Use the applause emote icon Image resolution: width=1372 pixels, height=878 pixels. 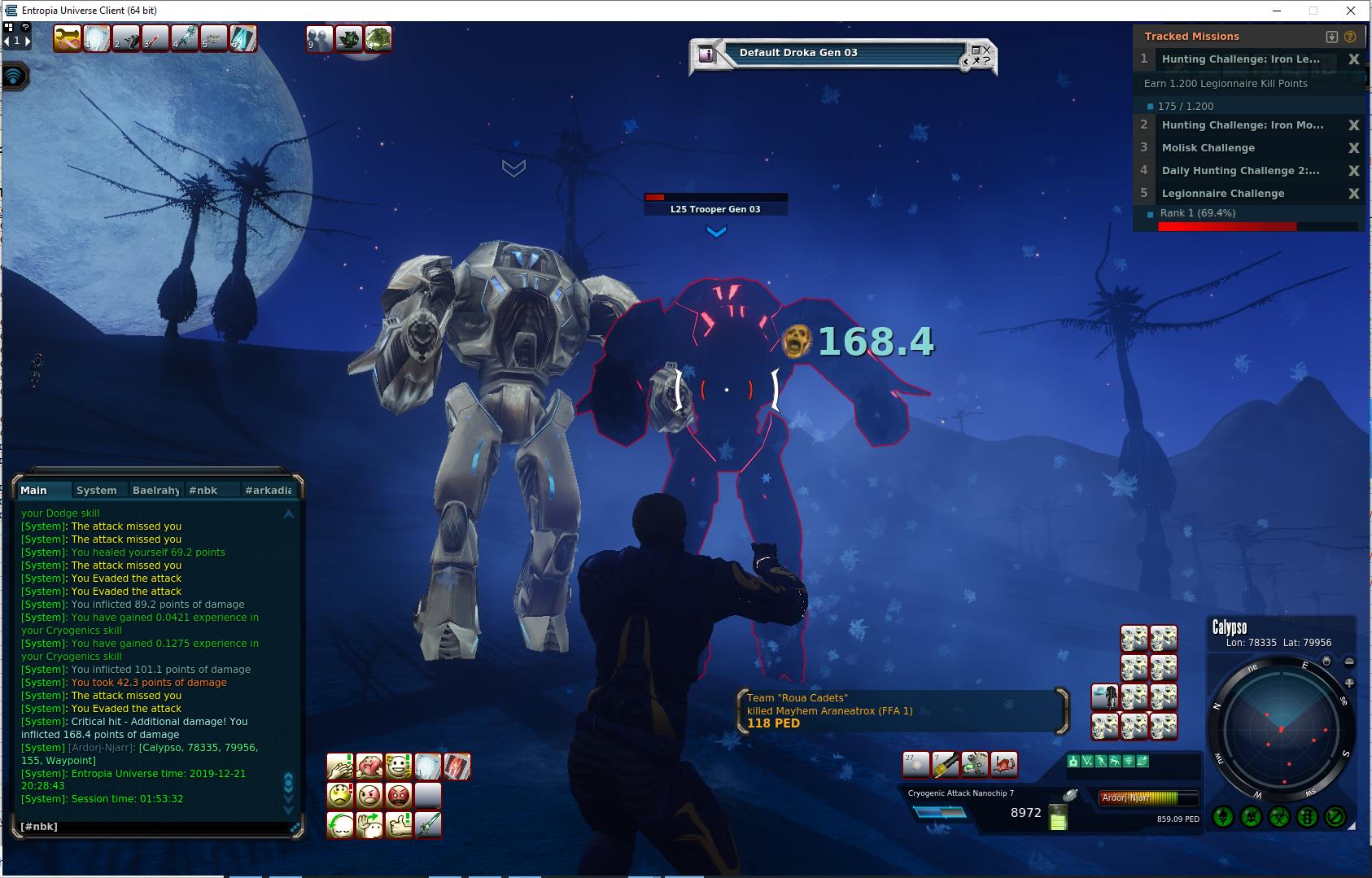(x=339, y=767)
